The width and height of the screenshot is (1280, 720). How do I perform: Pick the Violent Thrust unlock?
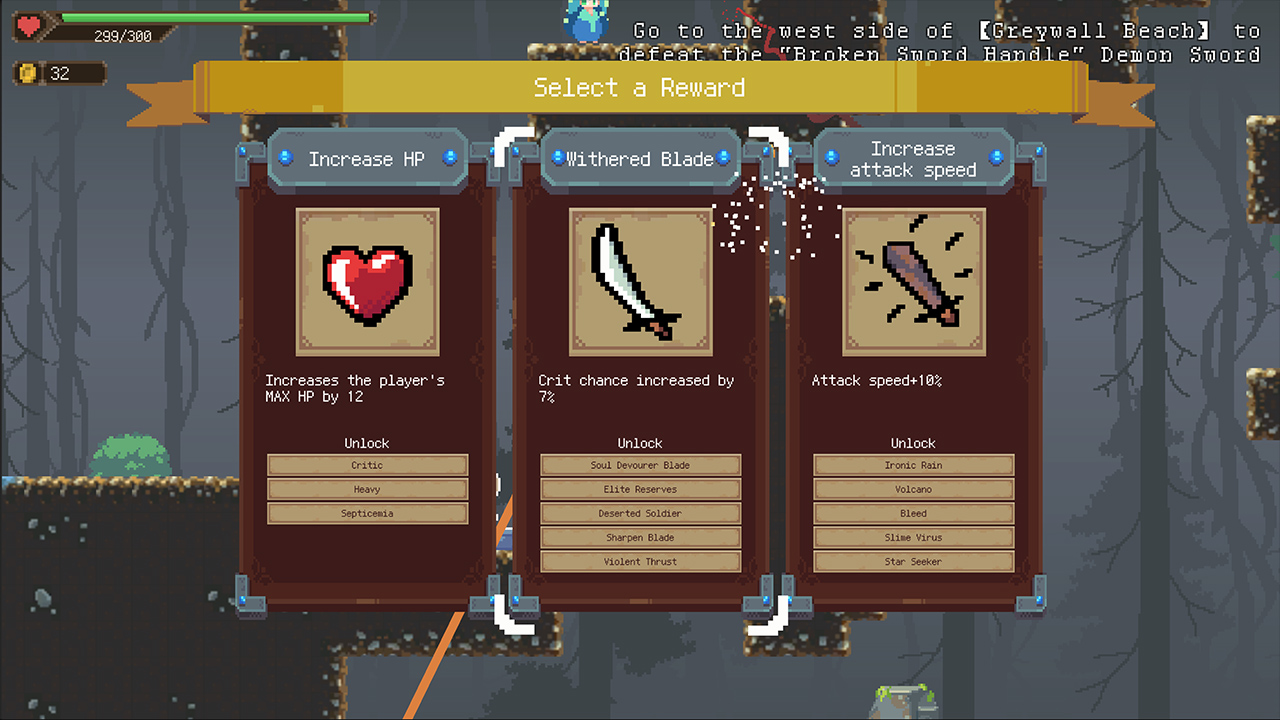(x=640, y=561)
